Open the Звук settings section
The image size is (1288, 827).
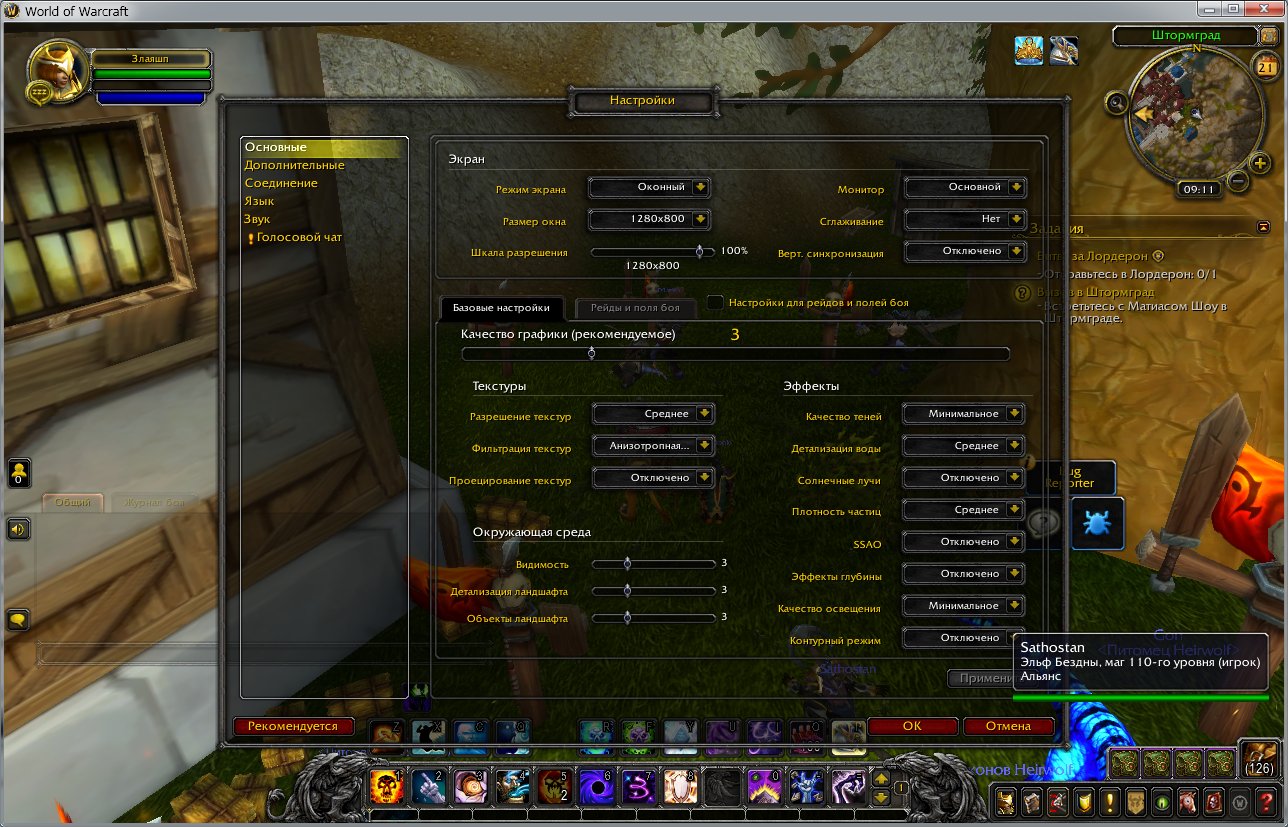257,219
